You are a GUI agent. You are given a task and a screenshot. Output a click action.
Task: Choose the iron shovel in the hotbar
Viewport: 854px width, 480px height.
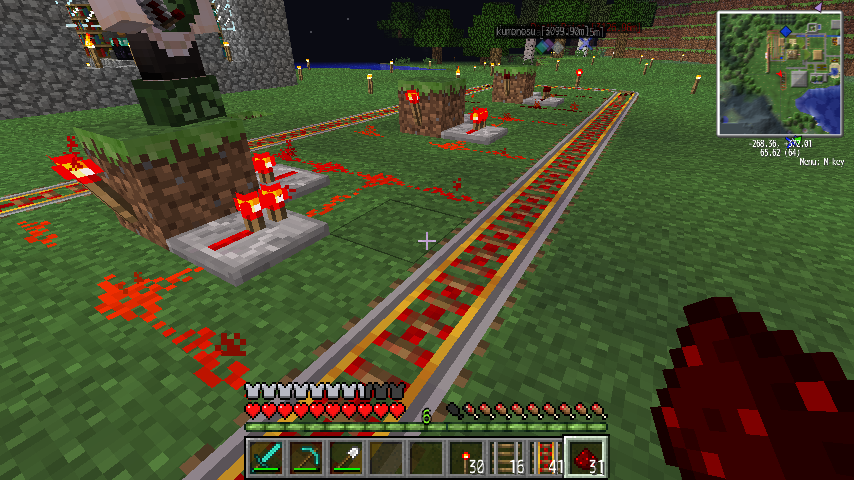pos(346,458)
